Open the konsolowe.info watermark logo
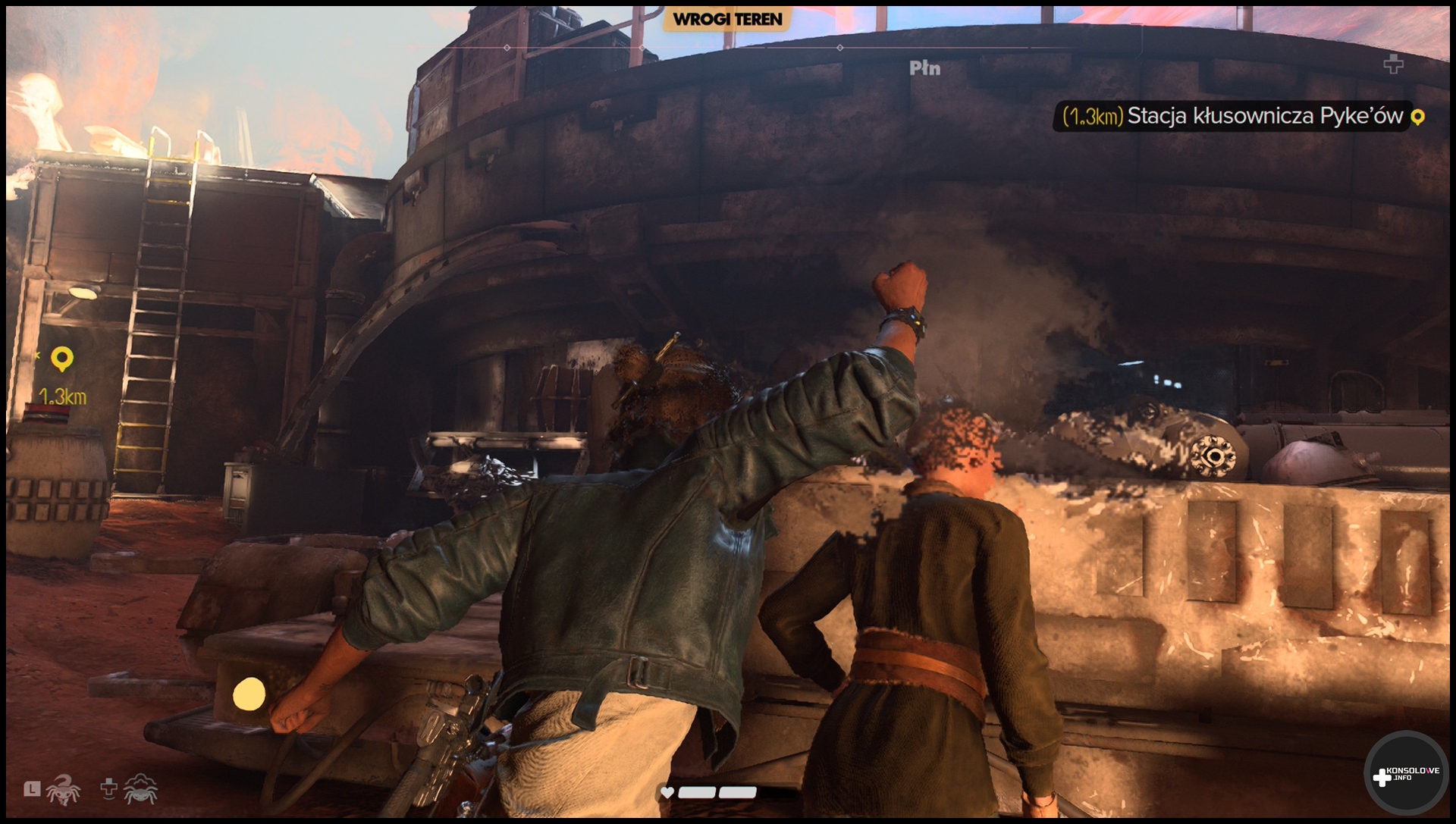 [1405, 775]
